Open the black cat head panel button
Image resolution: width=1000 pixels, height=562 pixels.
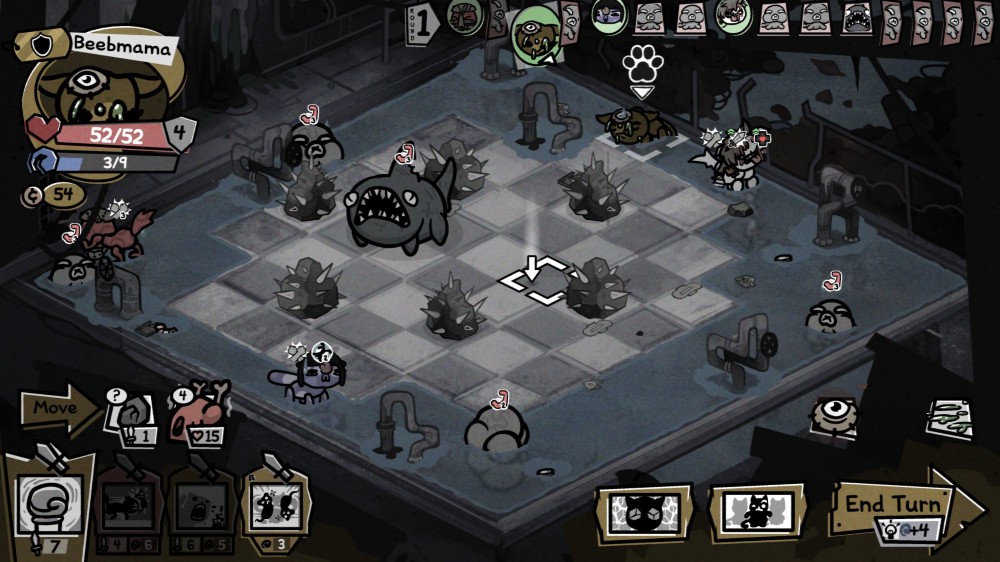click(x=643, y=514)
